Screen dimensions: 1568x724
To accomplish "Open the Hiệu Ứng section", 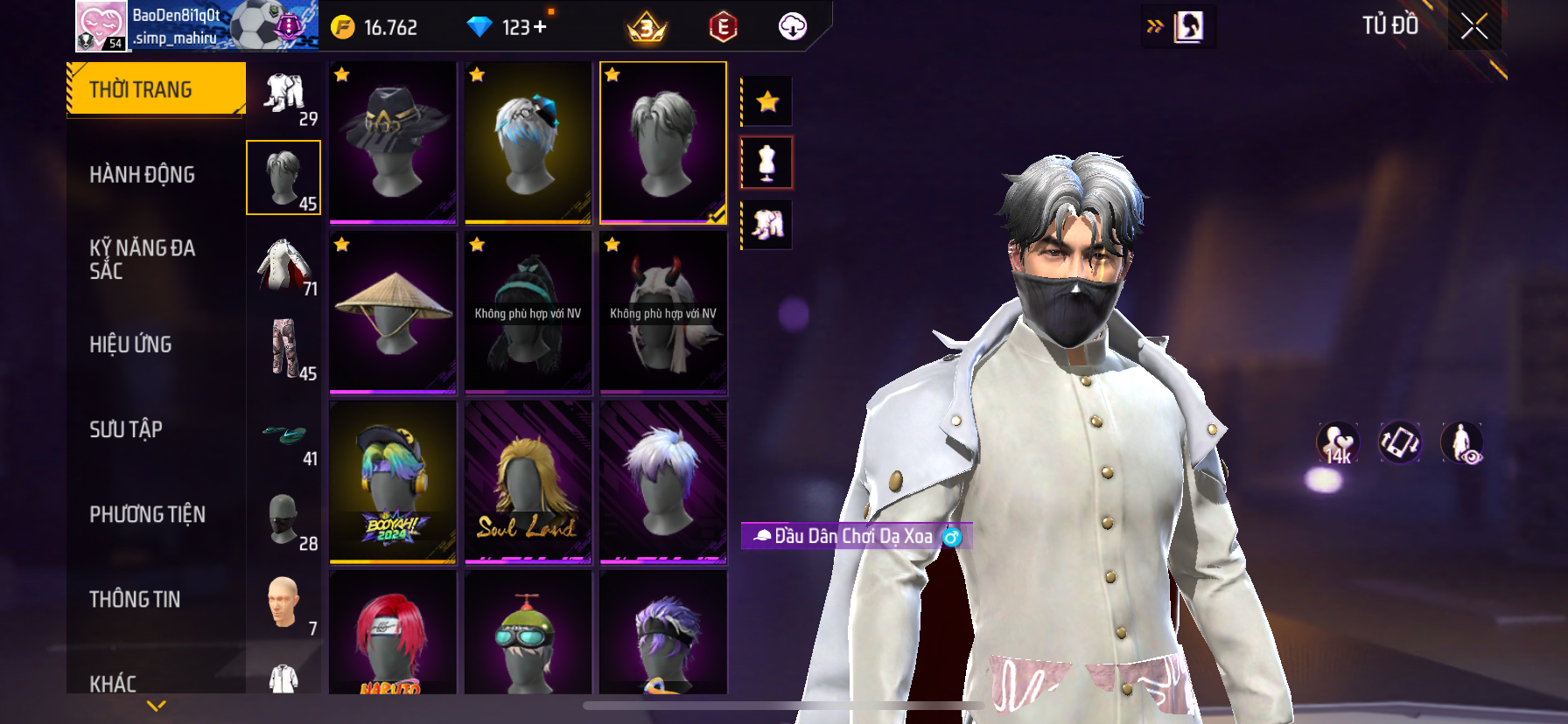I will [x=130, y=344].
